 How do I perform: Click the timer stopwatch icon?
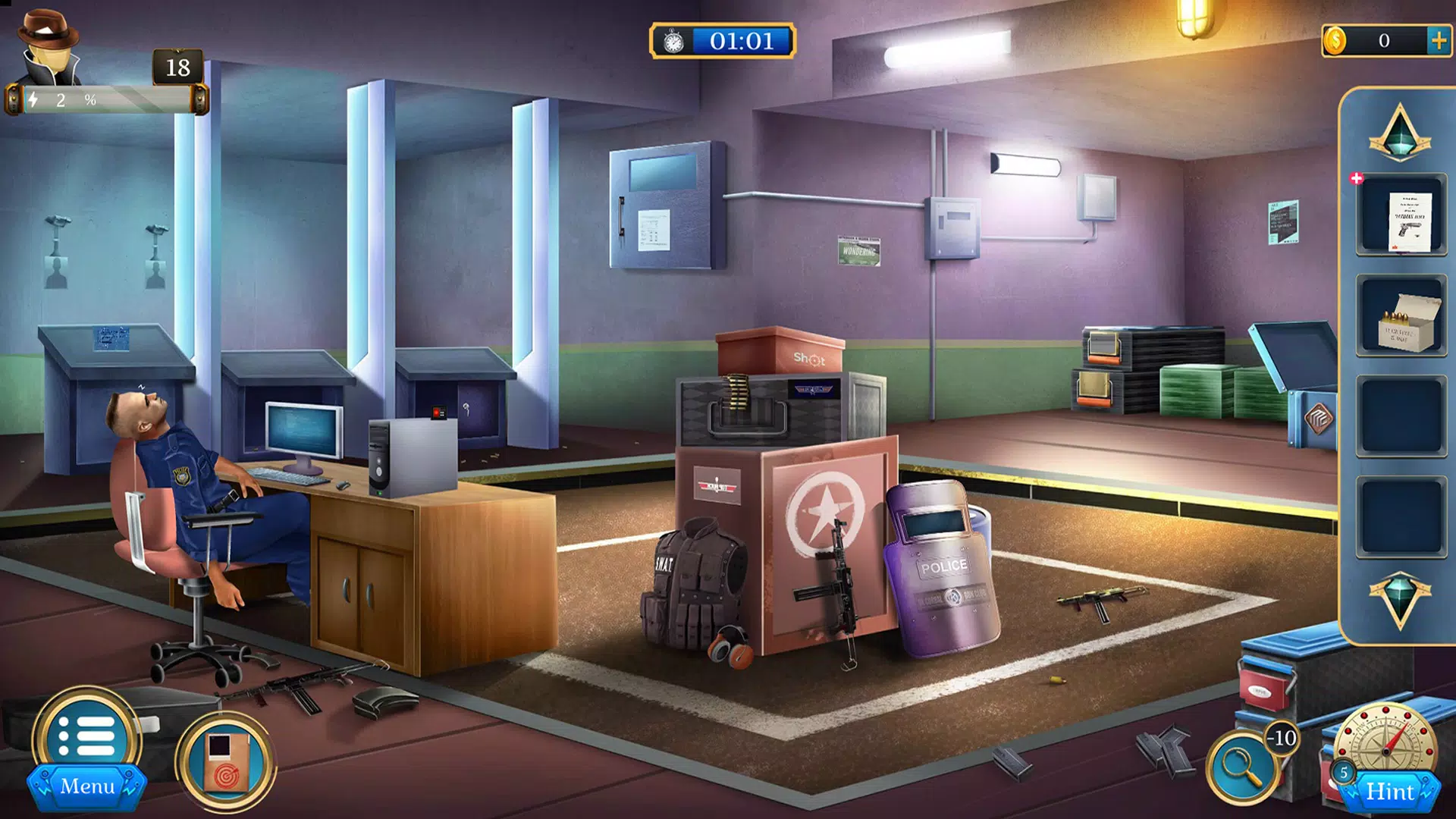[672, 42]
